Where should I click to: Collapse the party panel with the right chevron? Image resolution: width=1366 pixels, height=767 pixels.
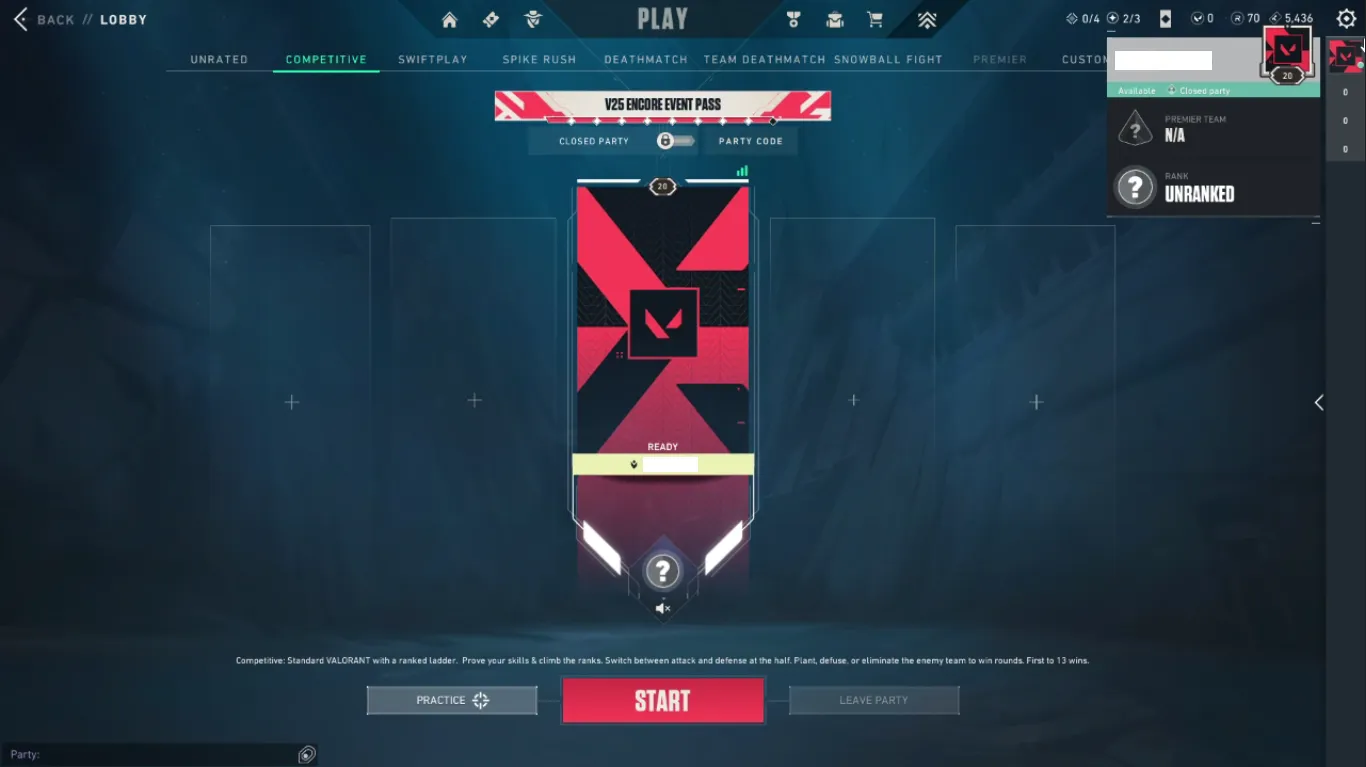[x=1318, y=402]
